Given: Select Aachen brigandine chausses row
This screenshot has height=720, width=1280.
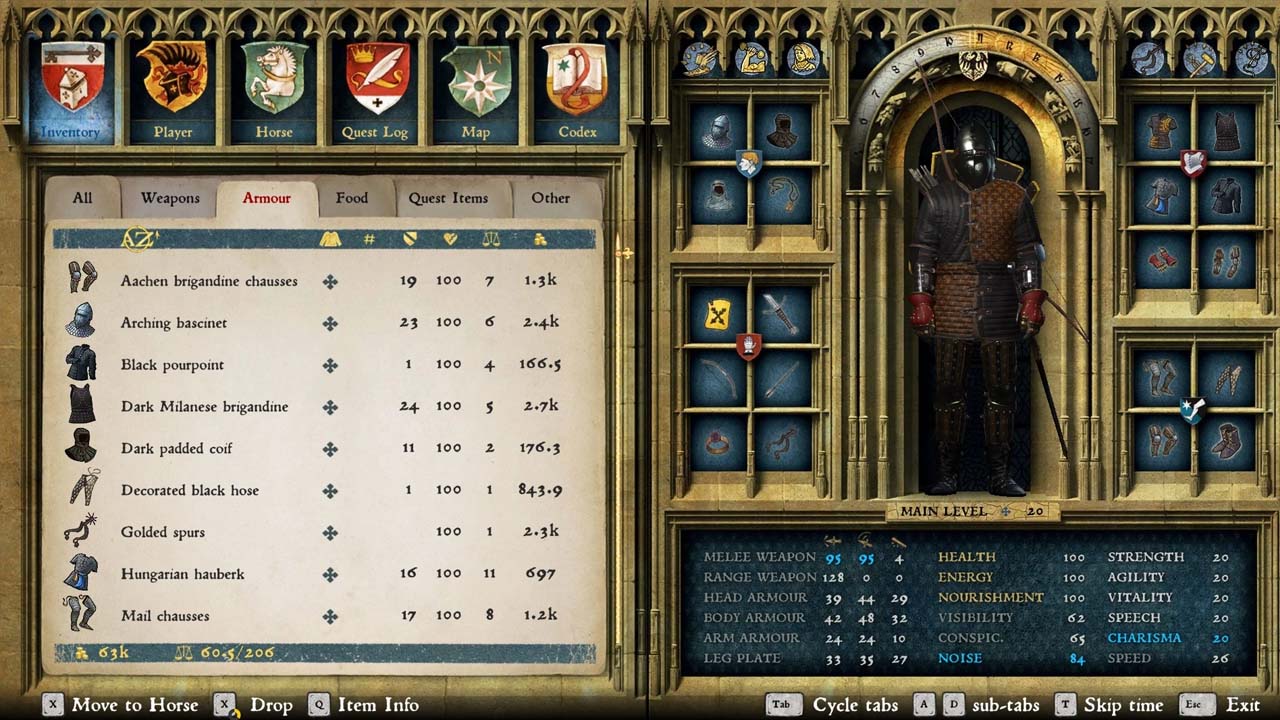Looking at the screenshot, I should pos(209,281).
